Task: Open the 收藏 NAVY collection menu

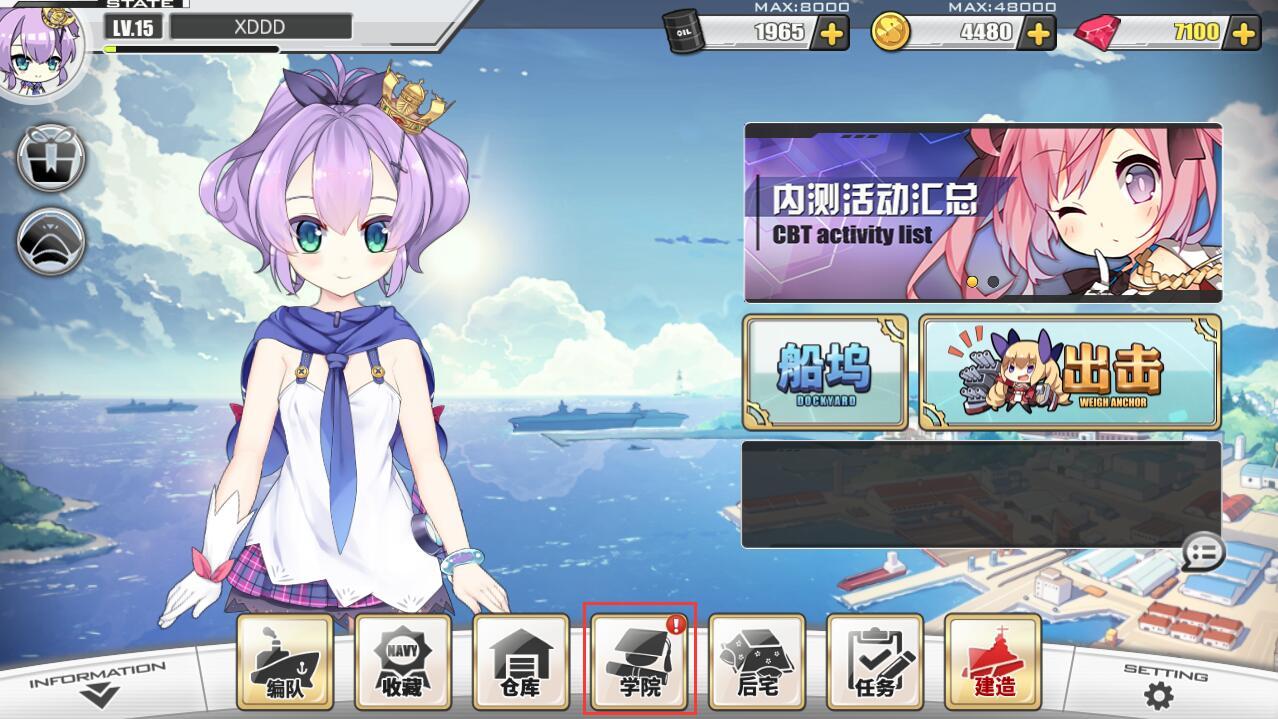Action: (403, 662)
